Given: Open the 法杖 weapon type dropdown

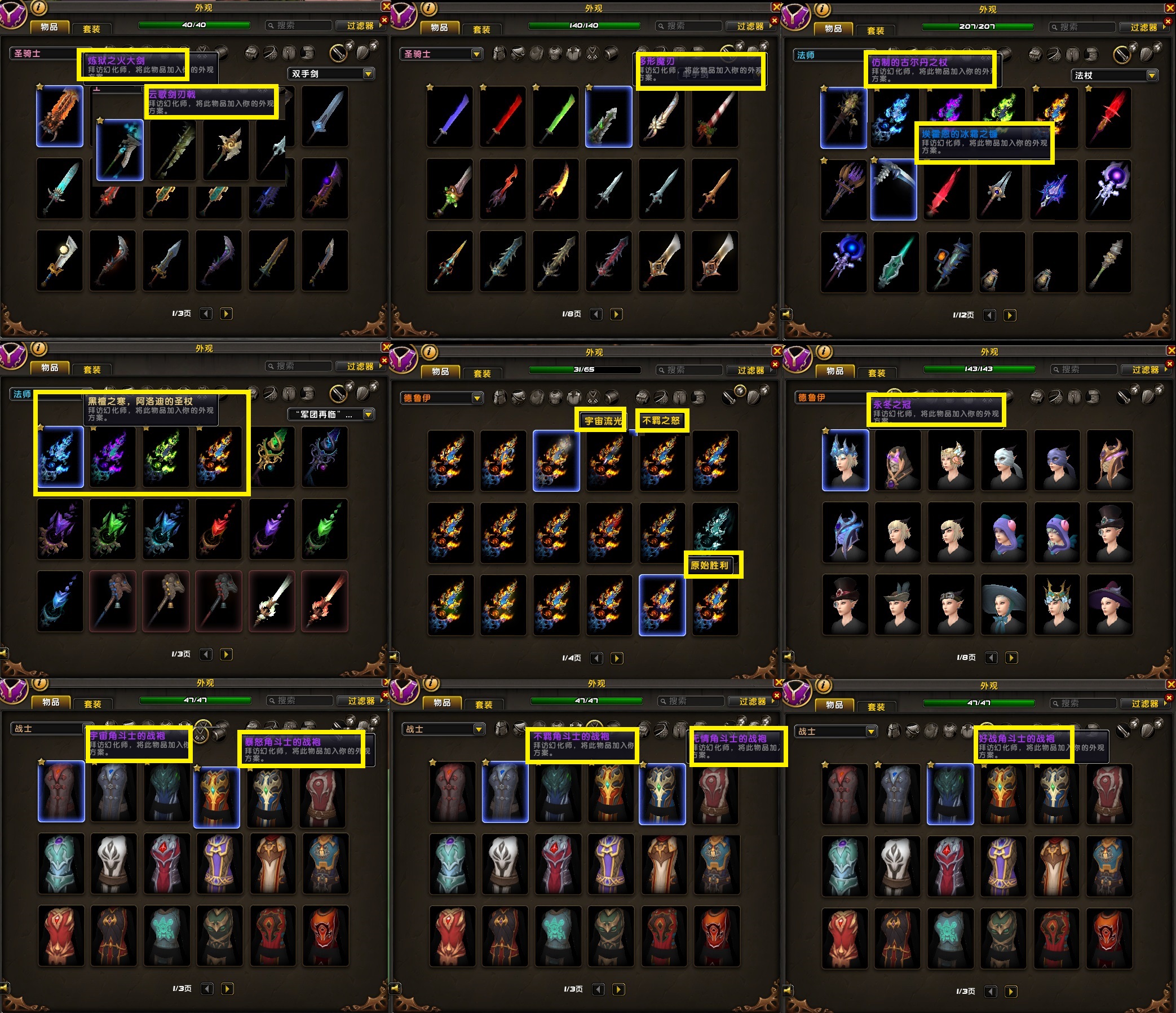Looking at the screenshot, I should (x=1152, y=76).
